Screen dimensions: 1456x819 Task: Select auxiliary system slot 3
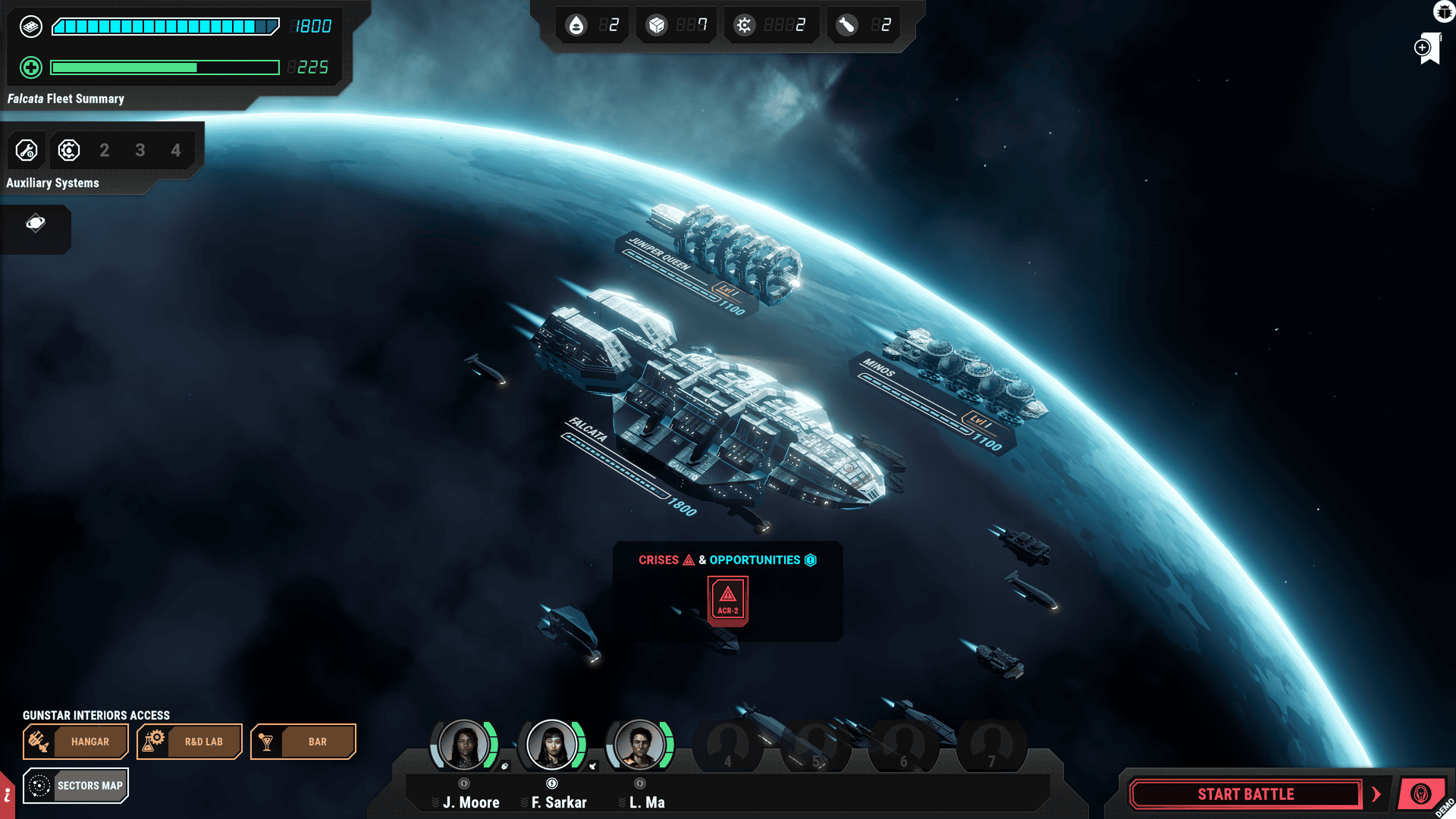click(x=140, y=150)
